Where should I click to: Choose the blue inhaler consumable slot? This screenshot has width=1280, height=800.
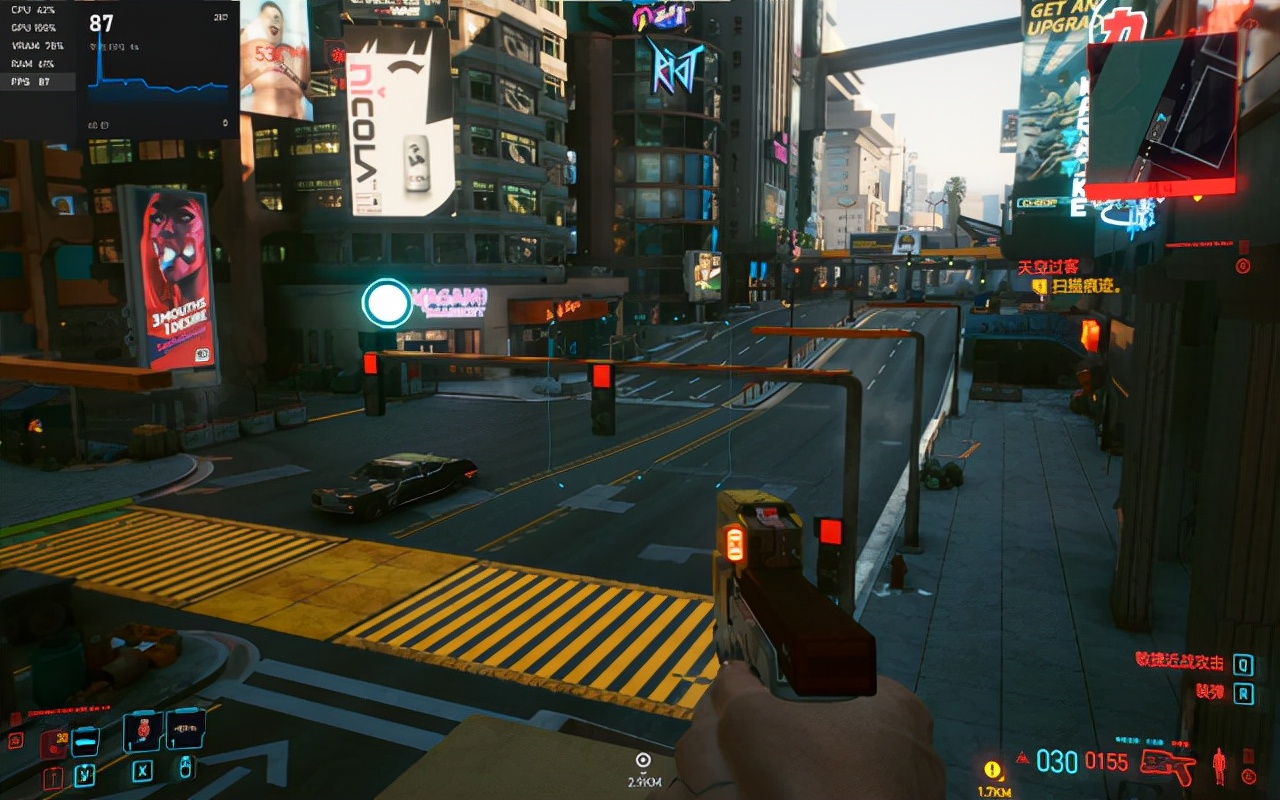point(86,742)
